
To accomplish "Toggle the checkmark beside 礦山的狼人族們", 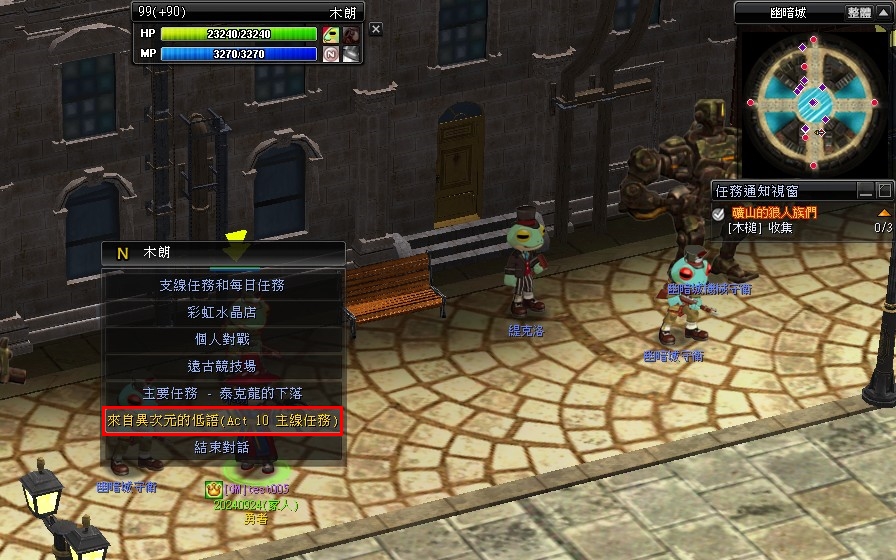I will click(x=719, y=214).
